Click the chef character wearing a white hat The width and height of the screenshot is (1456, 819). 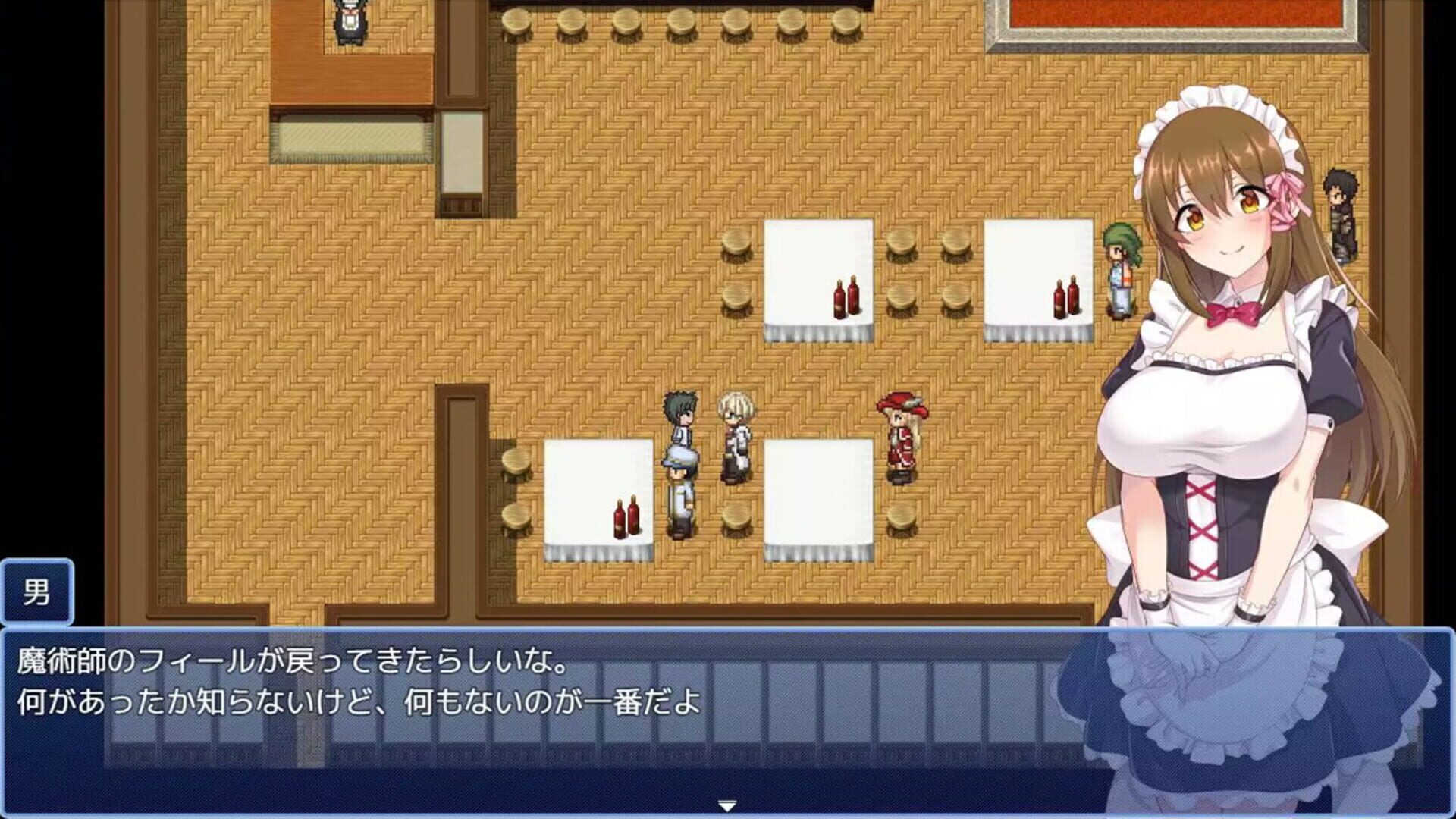681,489
